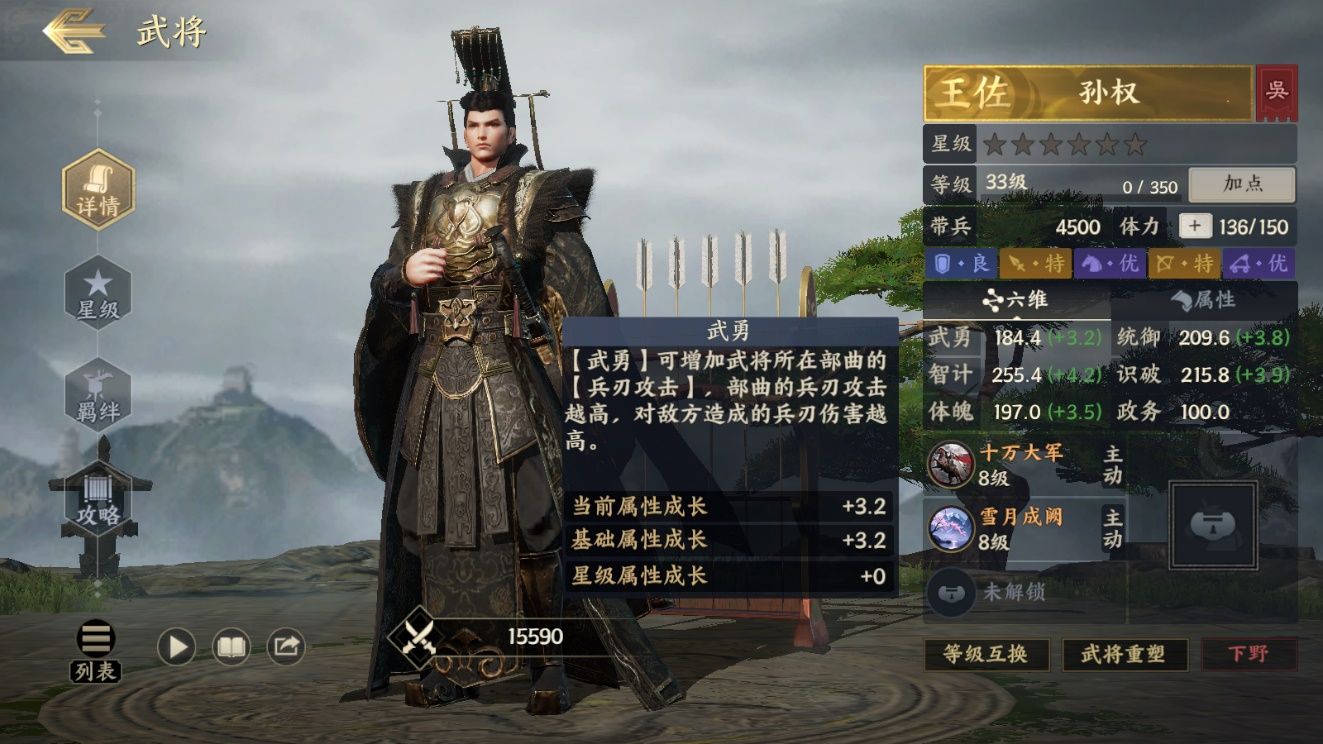Click the + beside 体力 stamina
Screen dimensions: 1323x744
click(1193, 226)
